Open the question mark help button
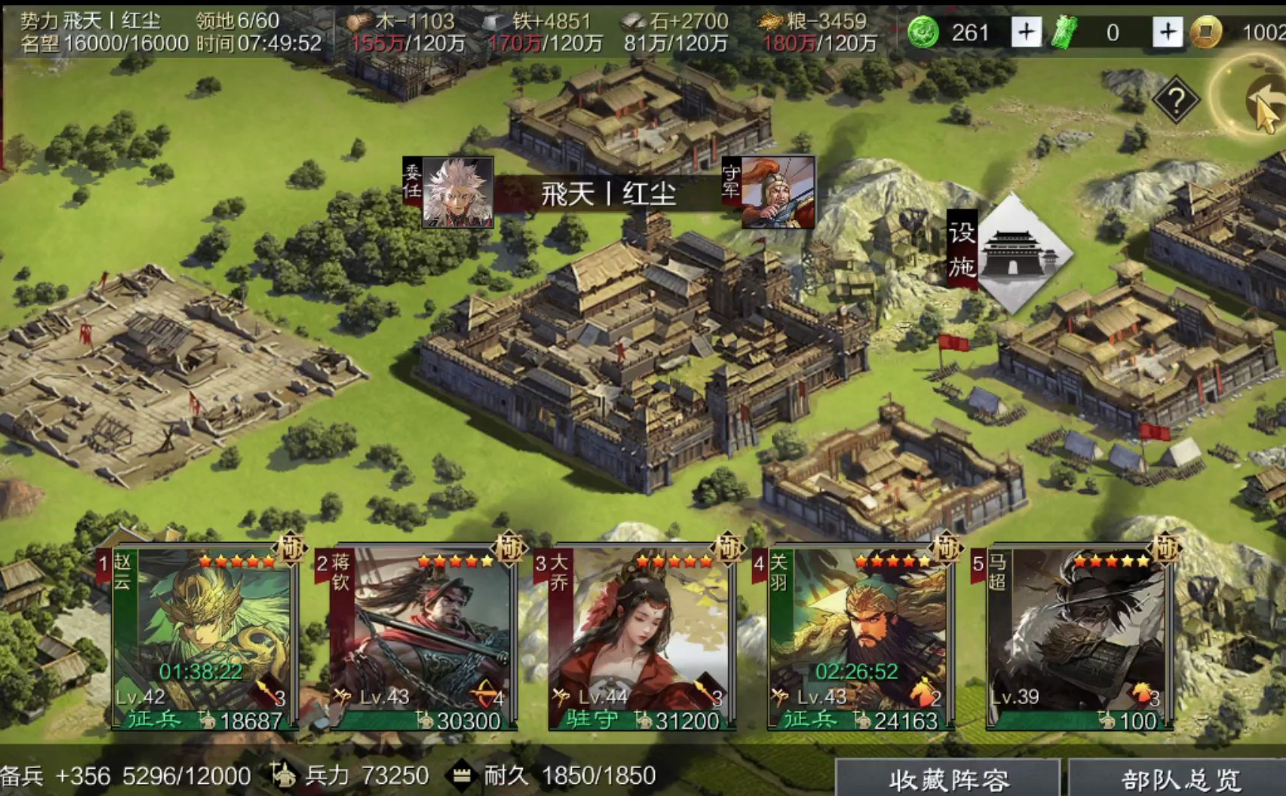The width and height of the screenshot is (1286, 796). point(1176,99)
